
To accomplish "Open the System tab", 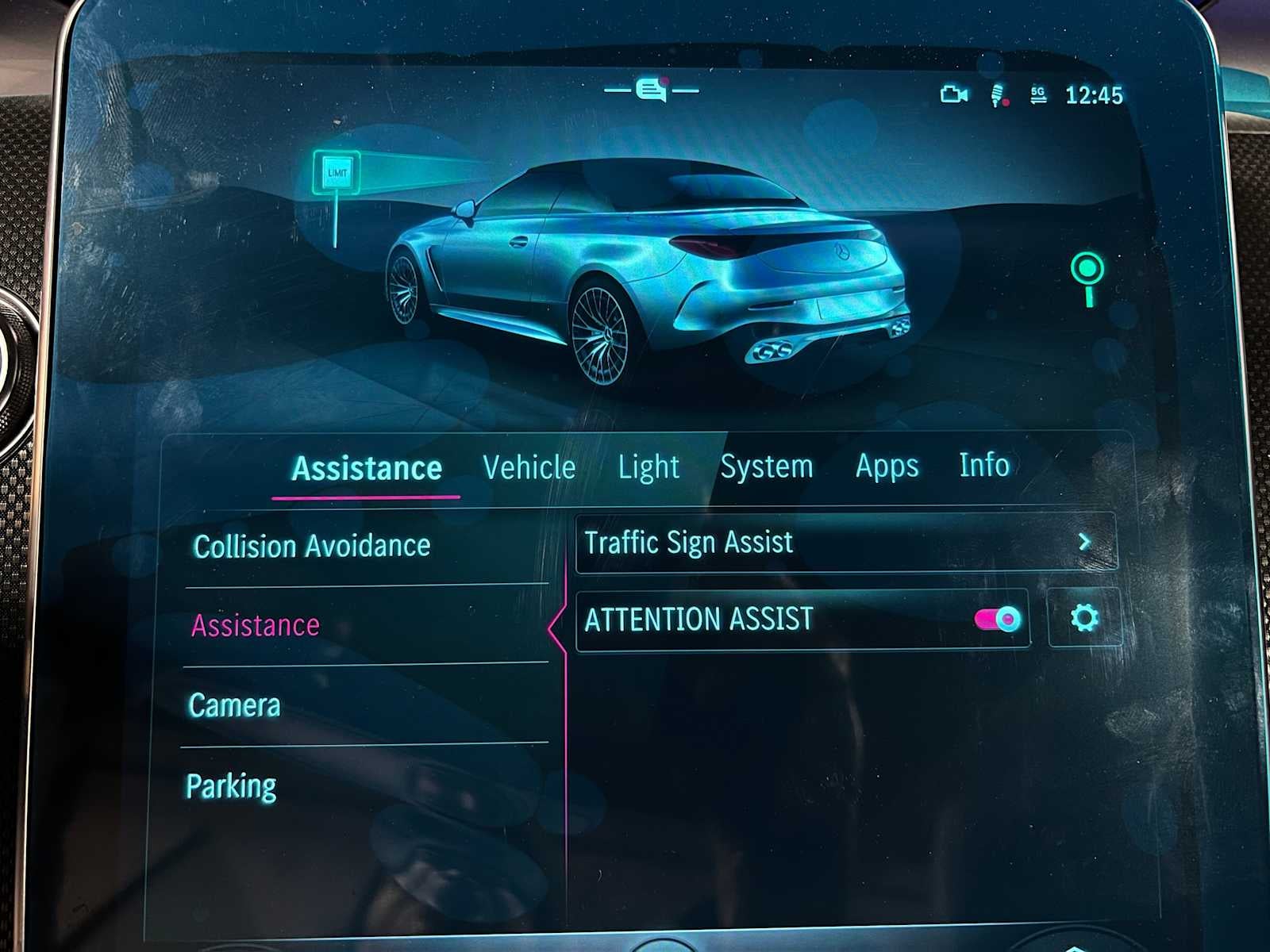I will (767, 467).
